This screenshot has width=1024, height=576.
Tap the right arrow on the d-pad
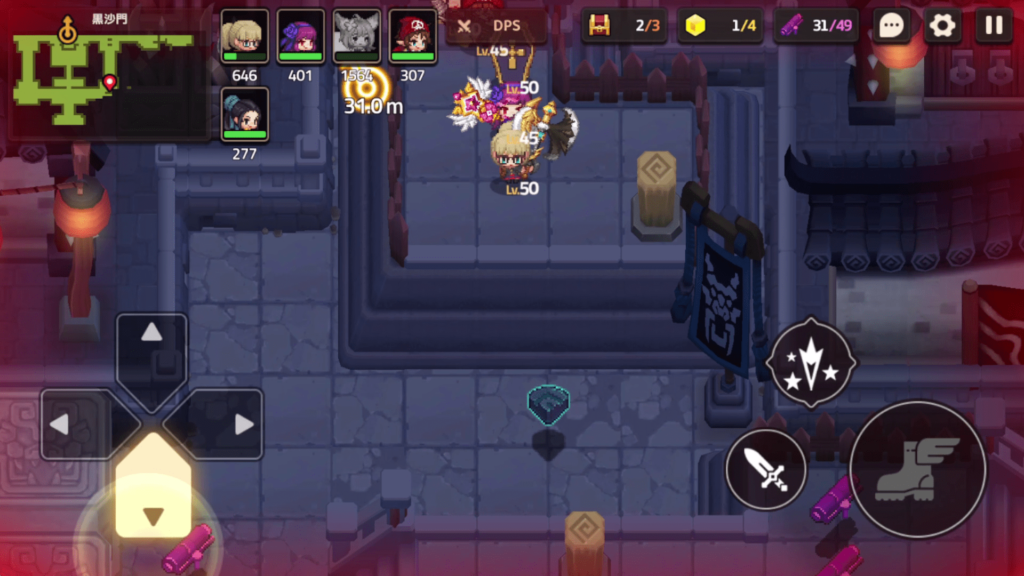228,424
